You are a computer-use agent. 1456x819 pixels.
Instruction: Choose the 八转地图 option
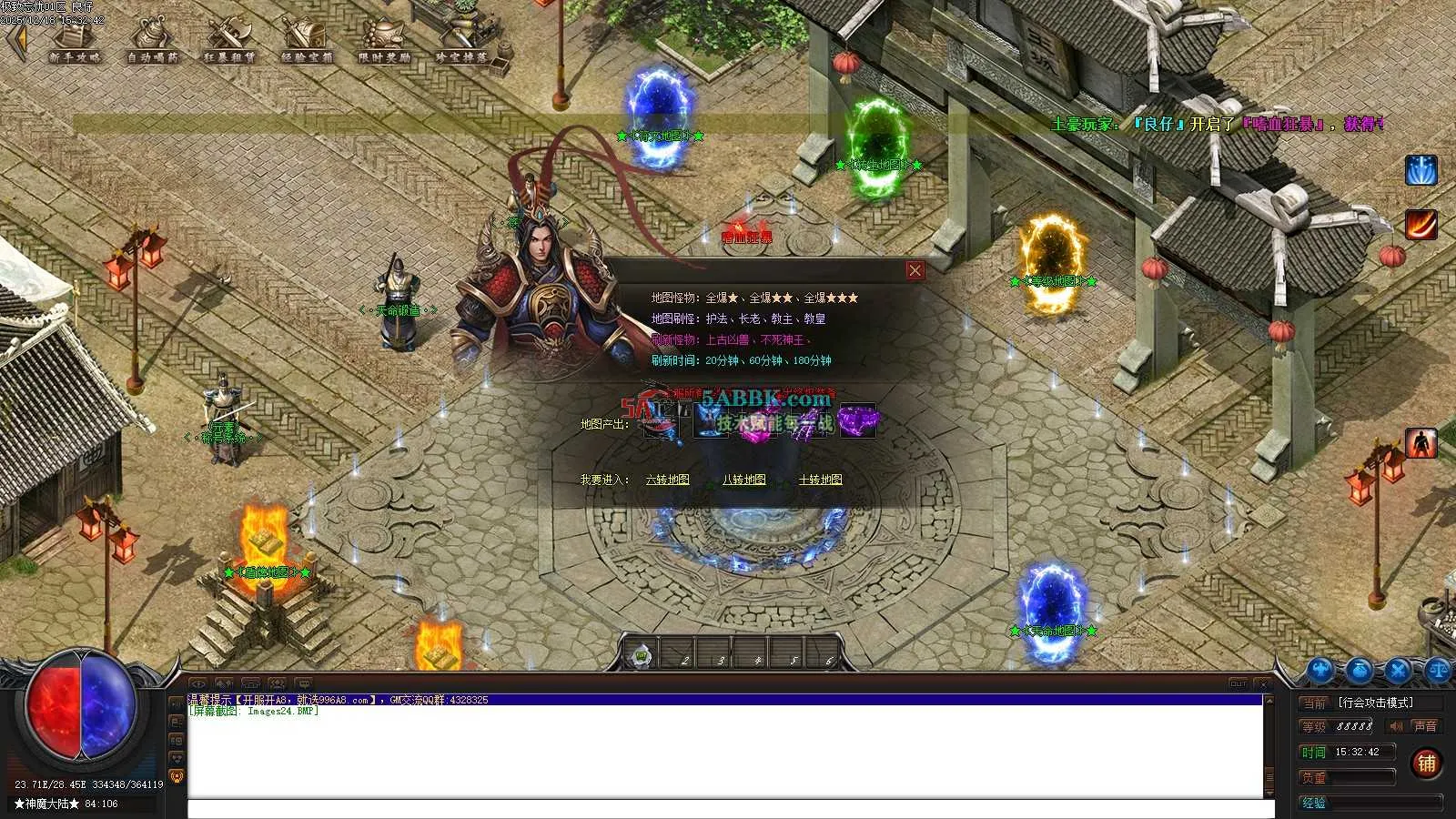click(x=743, y=480)
